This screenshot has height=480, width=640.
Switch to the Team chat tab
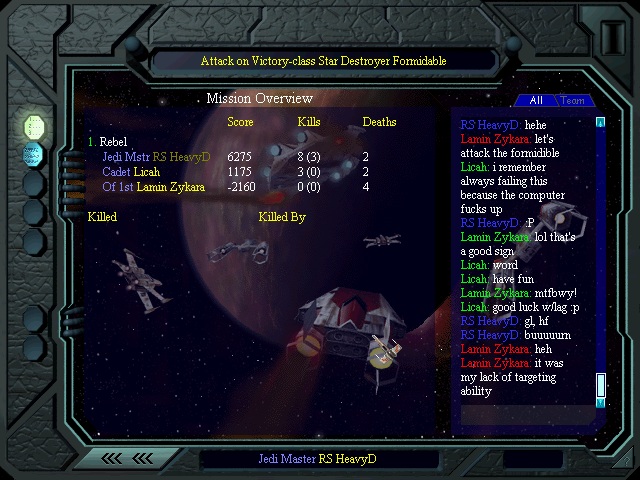tap(573, 101)
